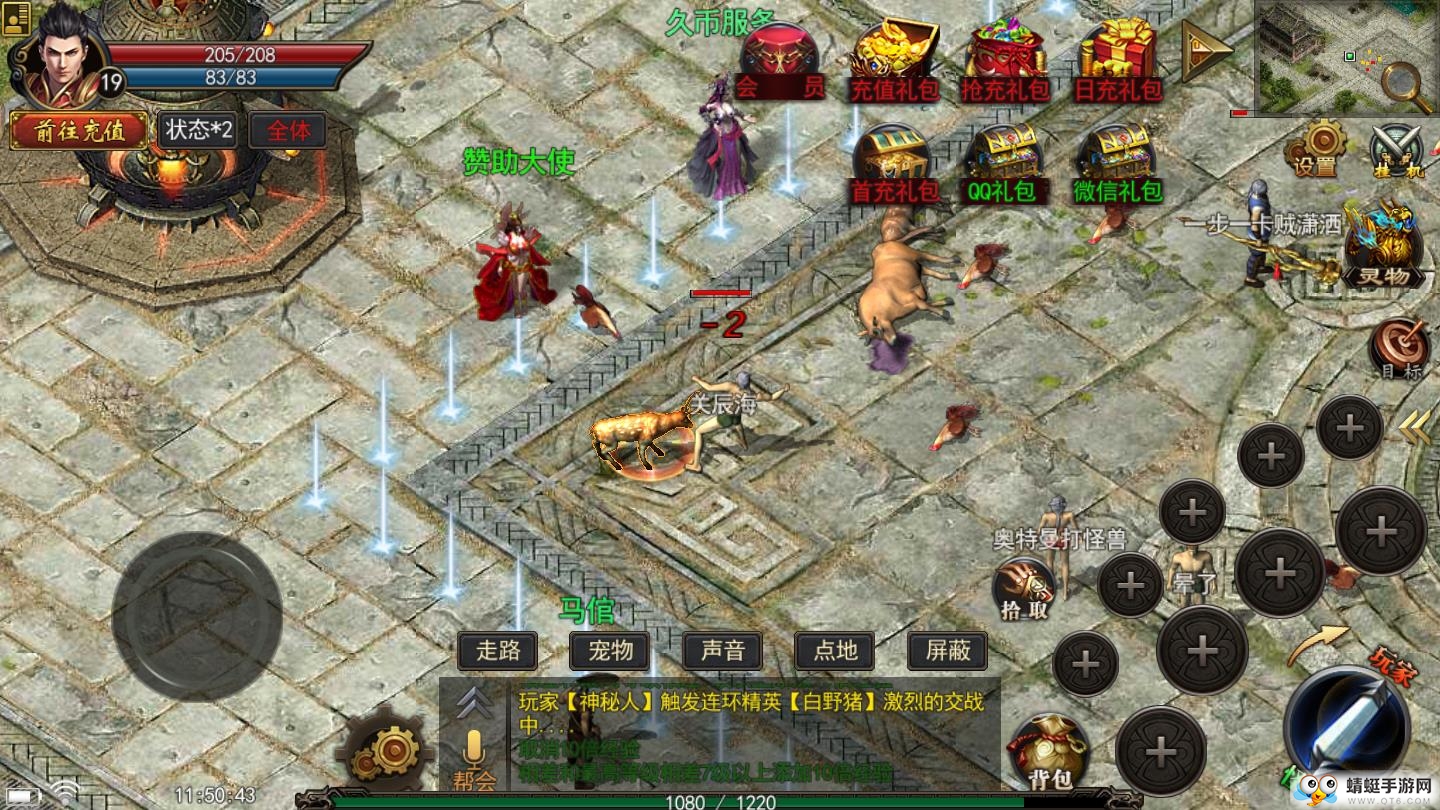The height and width of the screenshot is (810, 1440).
Task: Open the 会员 membership icon
Action: tap(779, 63)
